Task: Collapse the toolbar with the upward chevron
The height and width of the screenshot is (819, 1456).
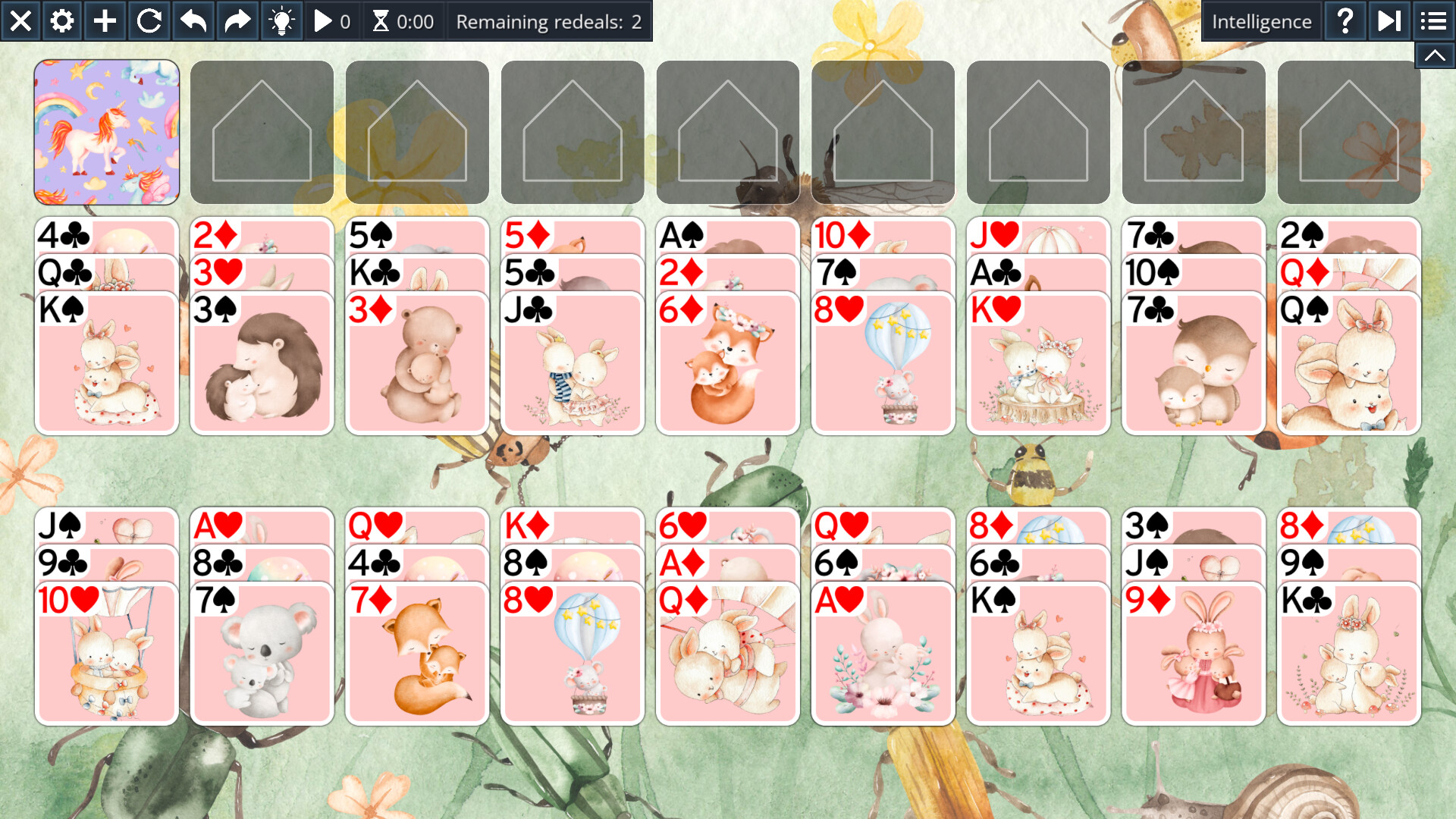Action: [1433, 55]
